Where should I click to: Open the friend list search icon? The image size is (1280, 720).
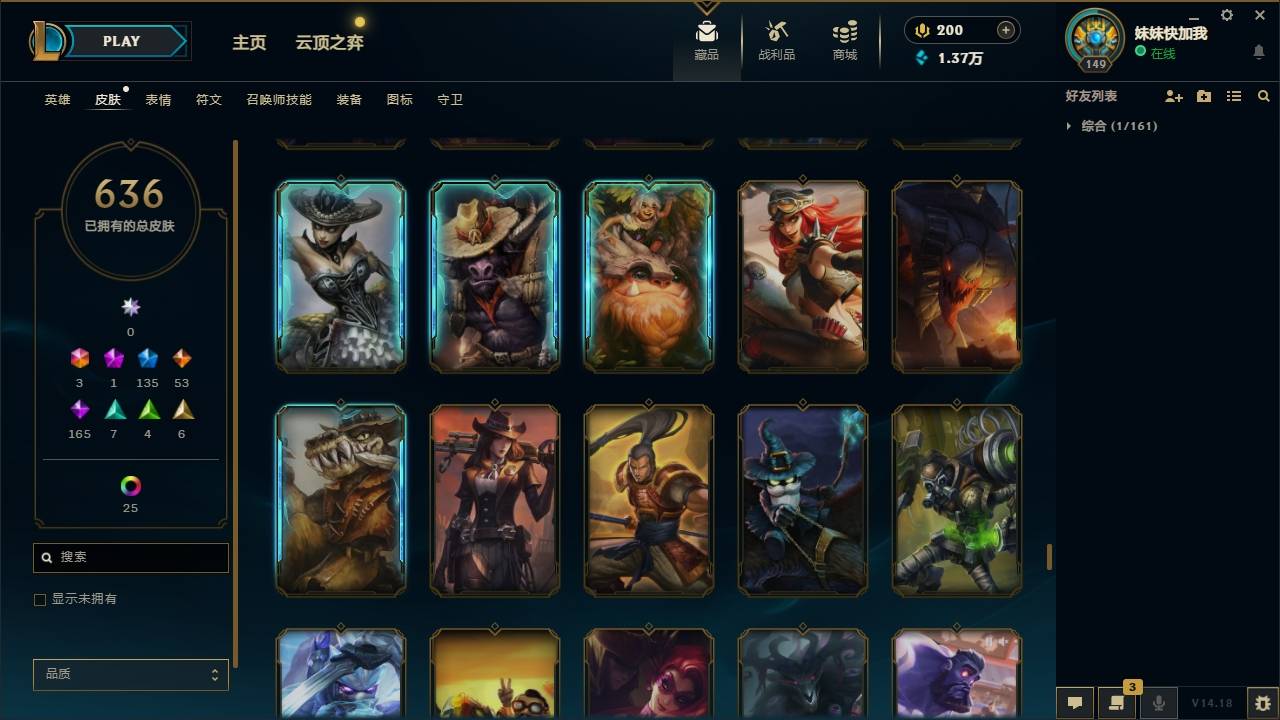click(1264, 96)
